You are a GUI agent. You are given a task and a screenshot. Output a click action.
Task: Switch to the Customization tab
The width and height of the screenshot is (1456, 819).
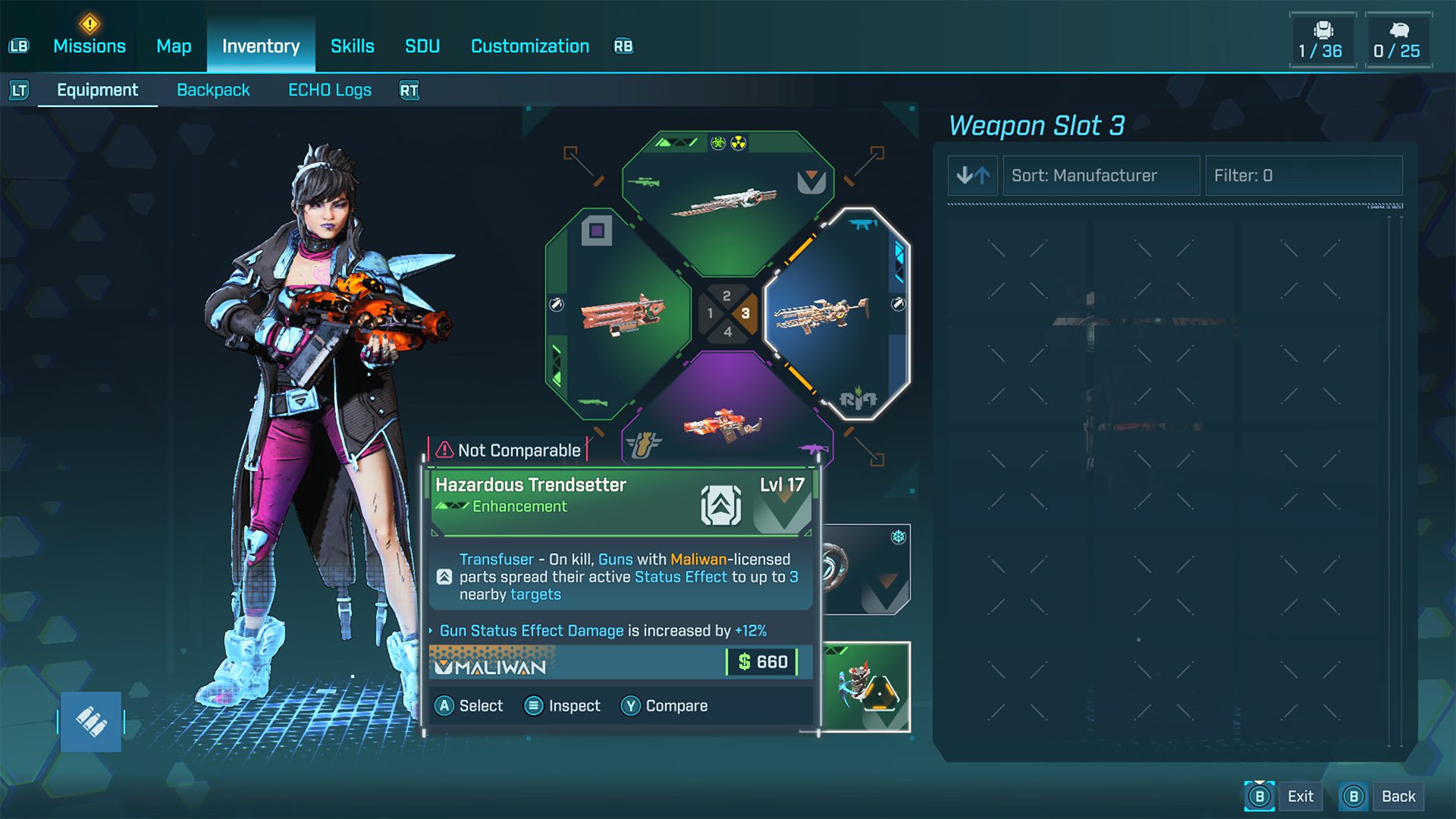click(x=529, y=46)
